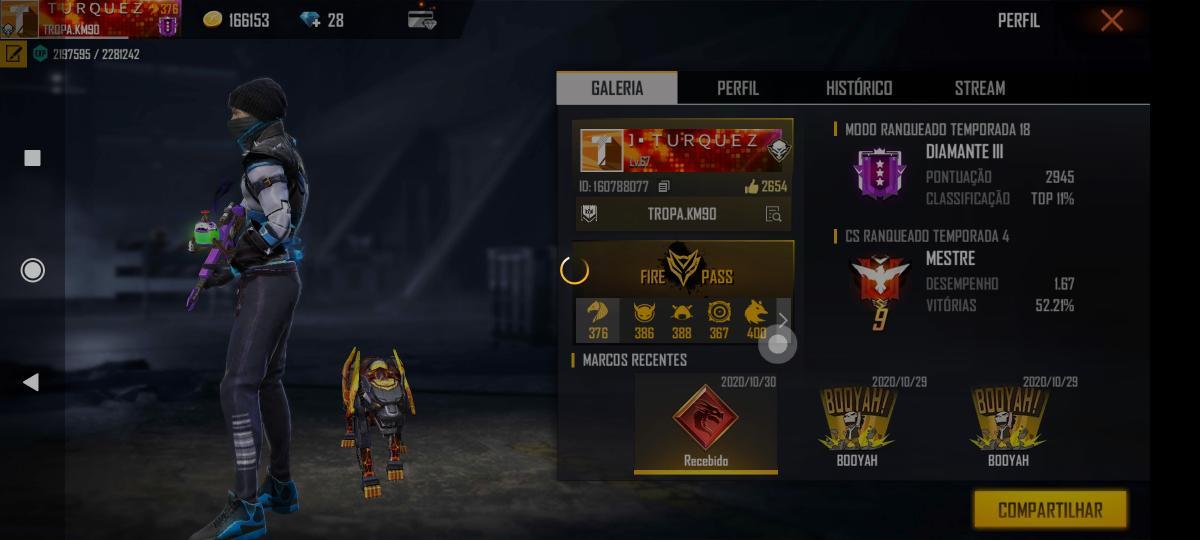Close the Perfil screen with the X
Screen dimensions: 1200x540
(1111, 21)
